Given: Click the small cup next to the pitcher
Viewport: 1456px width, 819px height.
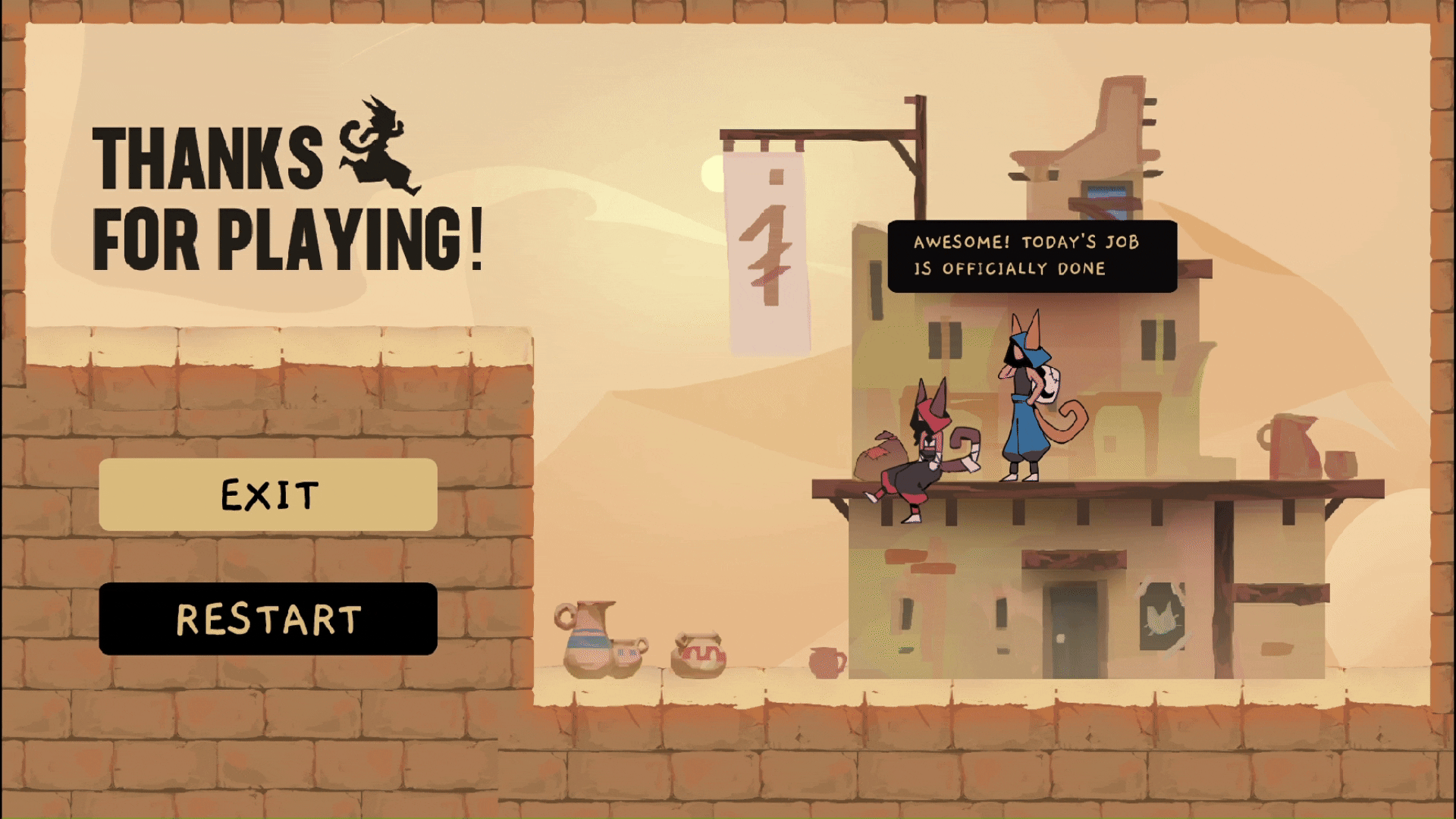Looking at the screenshot, I should point(1341,466).
